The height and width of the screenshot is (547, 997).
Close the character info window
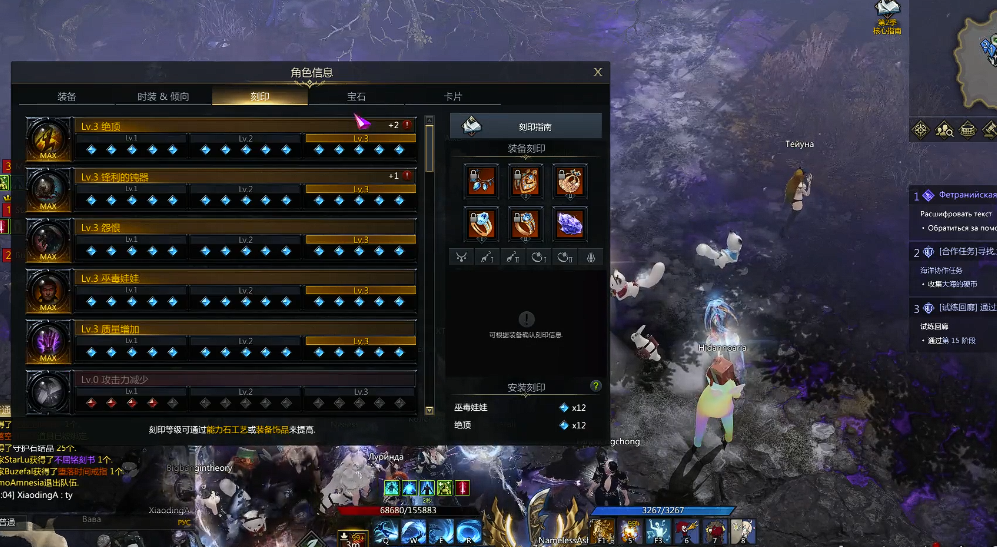pos(598,72)
